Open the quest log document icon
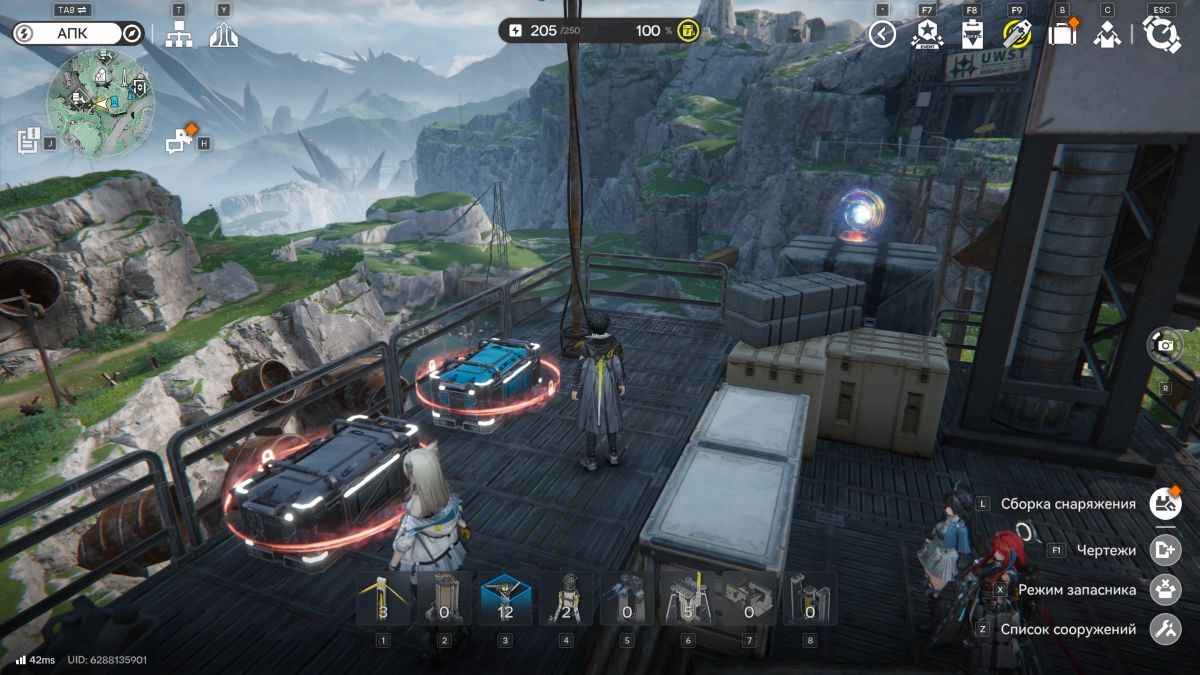Viewport: 1200px width, 675px height. click(x=28, y=140)
